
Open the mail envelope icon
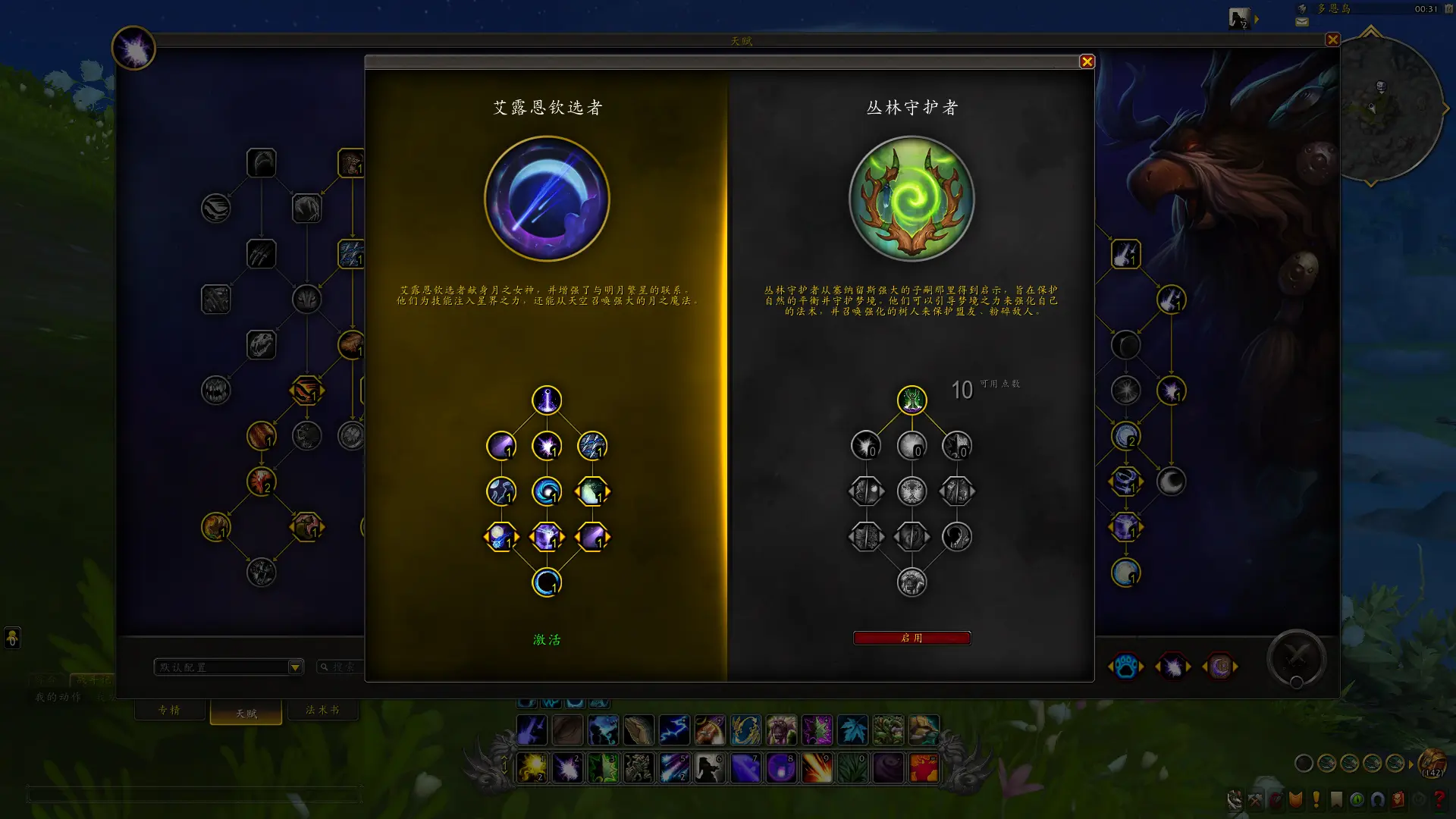(x=1302, y=22)
